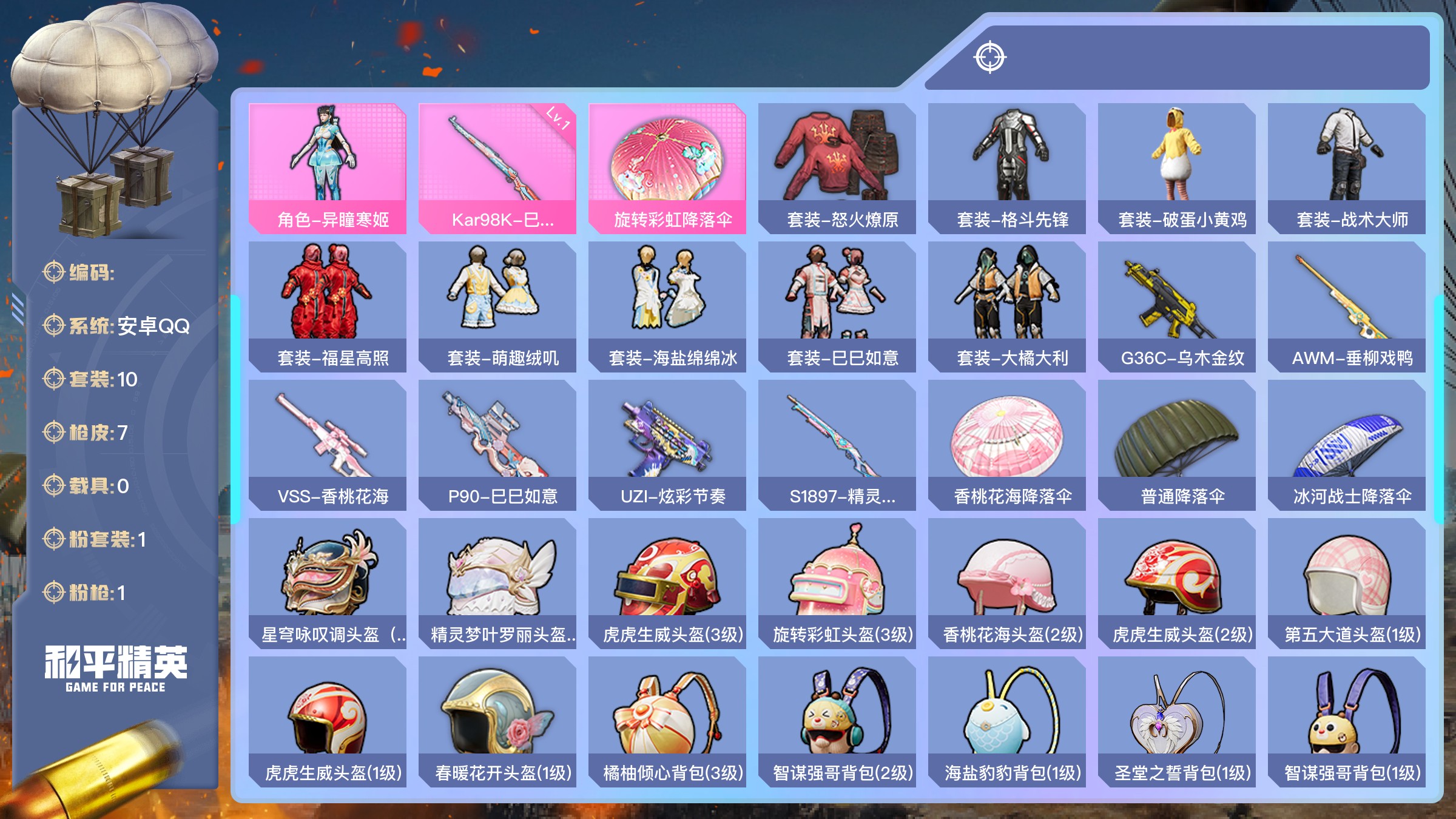1456x819 pixels.
Task: Open the 旋转彩虹降落伞 parachute tile
Action: (x=667, y=168)
